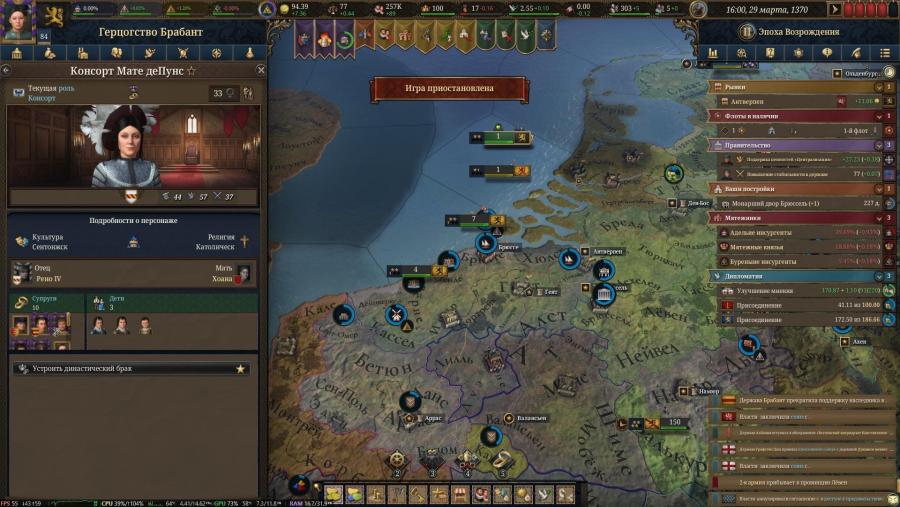Go back with the character panel's left arrow
Screen dimensions: 900x507
(8, 71)
